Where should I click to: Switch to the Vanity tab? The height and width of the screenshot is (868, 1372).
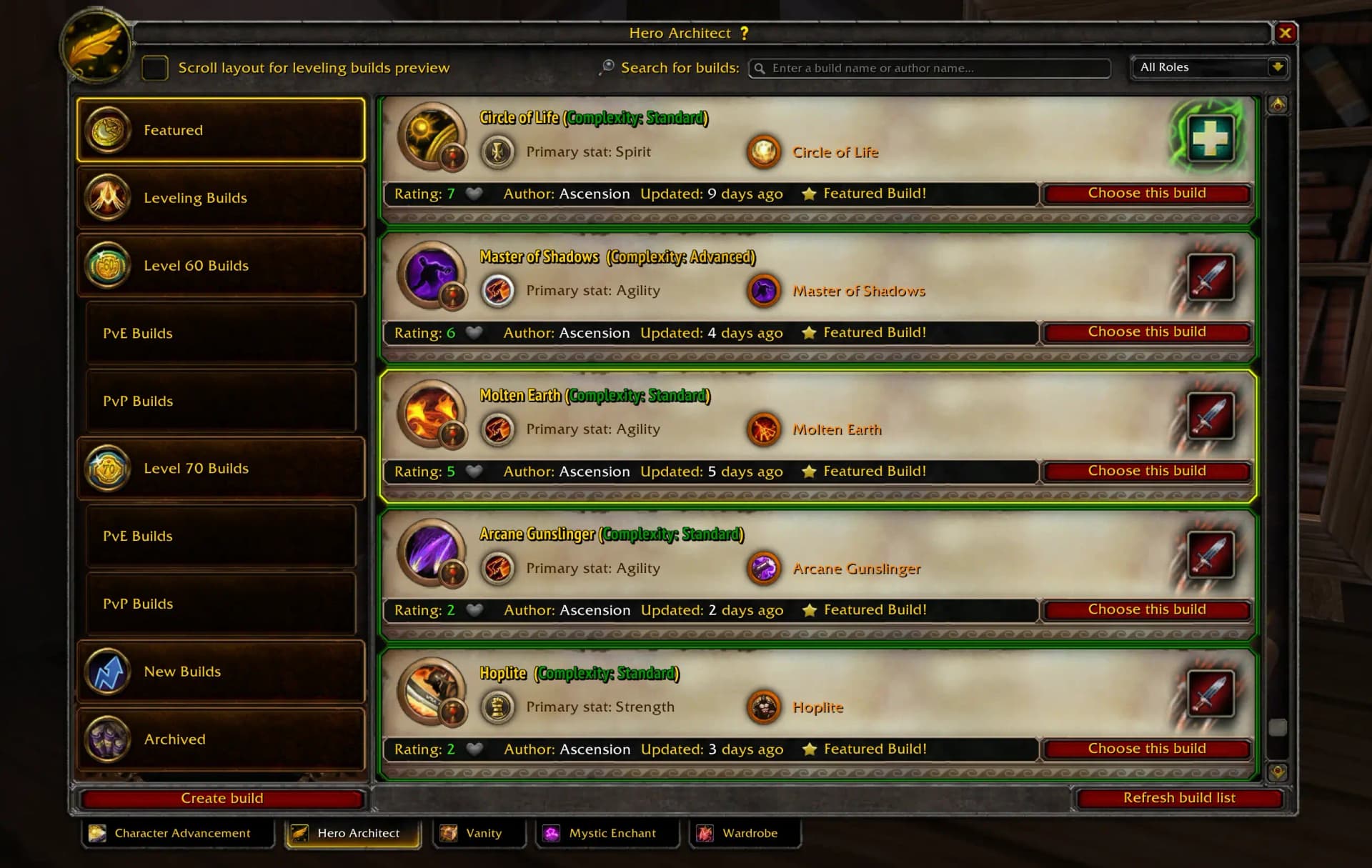click(479, 833)
